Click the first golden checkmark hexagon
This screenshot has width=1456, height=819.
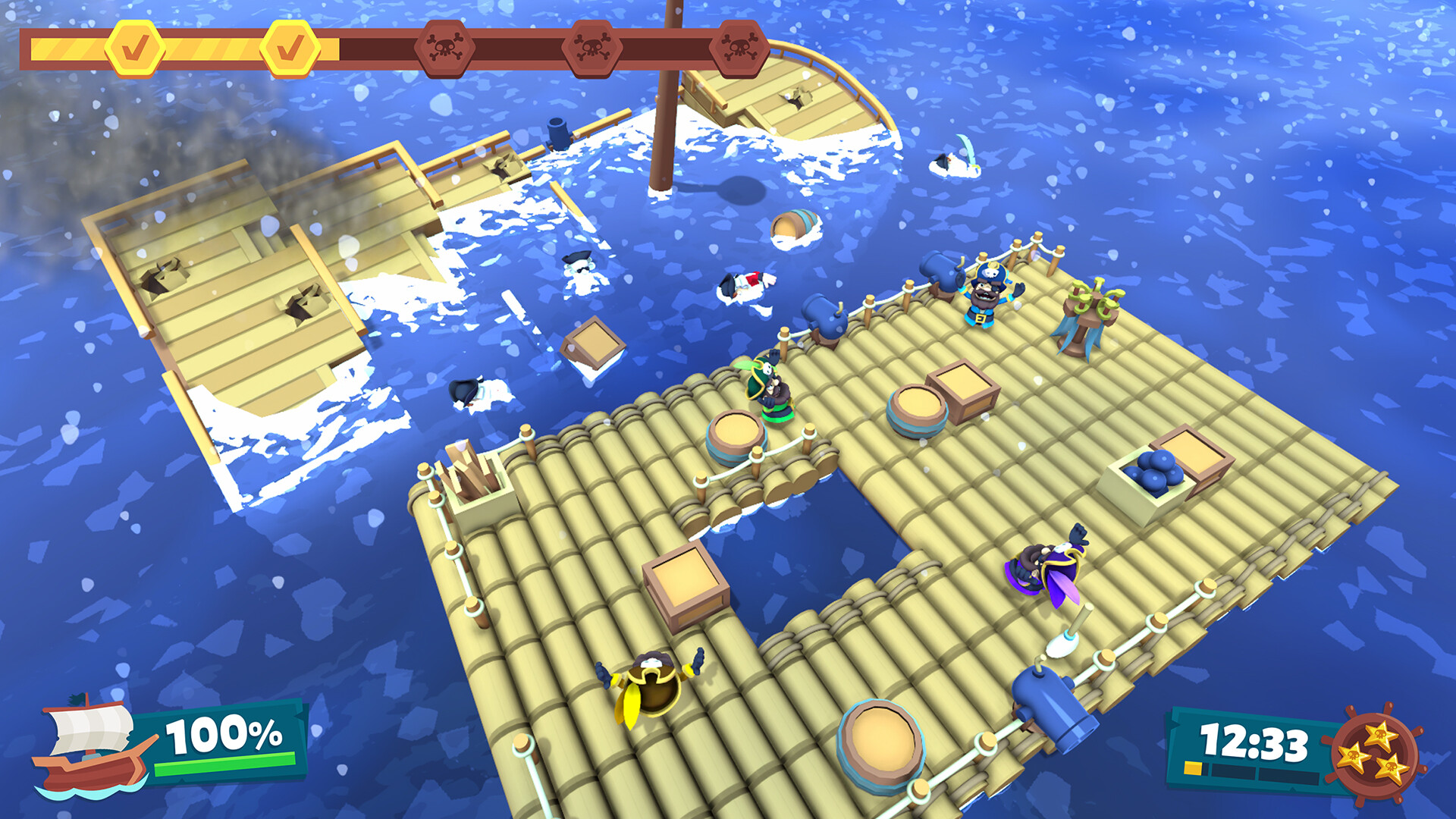pos(134,47)
